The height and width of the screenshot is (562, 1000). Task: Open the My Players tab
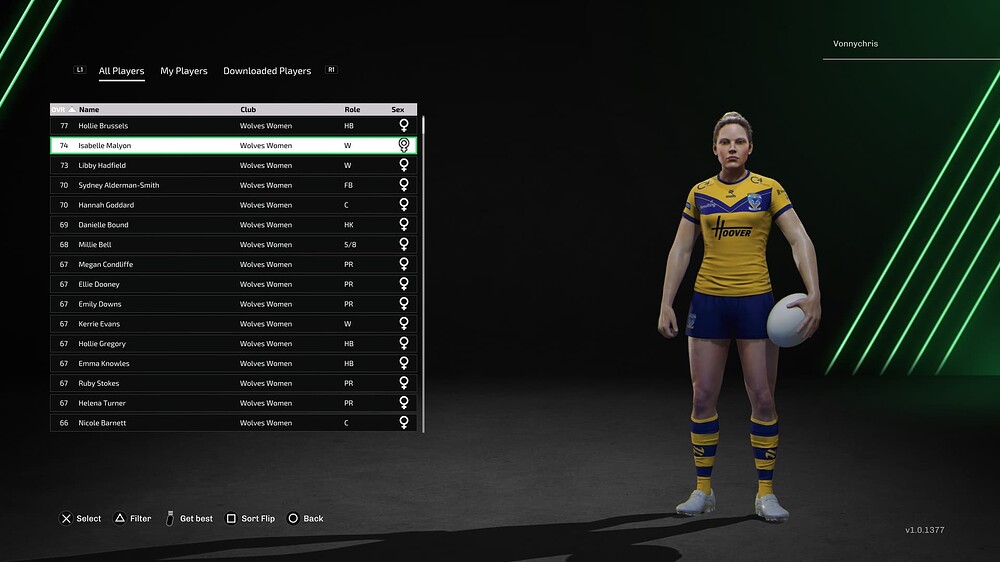(x=184, y=71)
